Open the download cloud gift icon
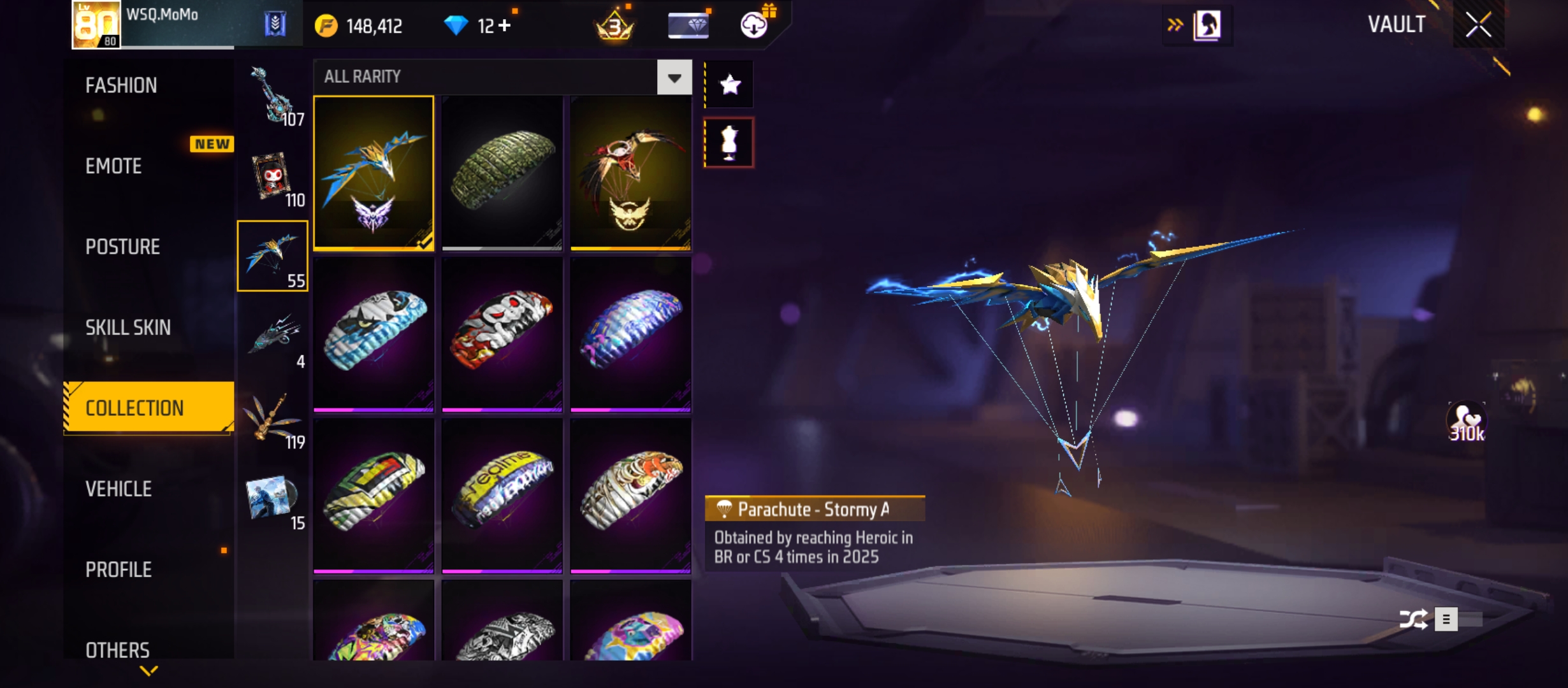This screenshot has height=688, width=1568. pyautogui.click(x=754, y=25)
